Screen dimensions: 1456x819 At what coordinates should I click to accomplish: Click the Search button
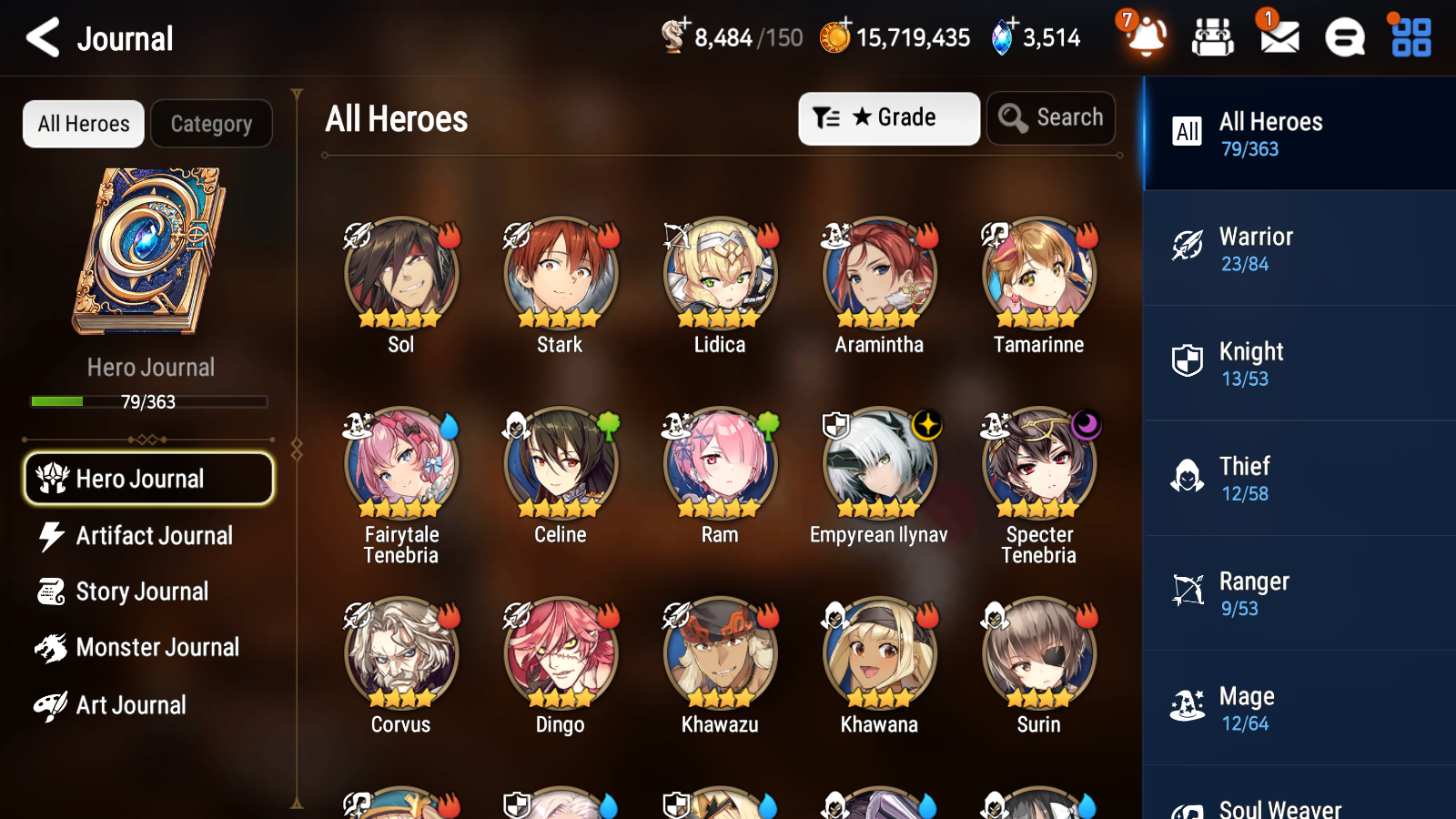point(1050,117)
